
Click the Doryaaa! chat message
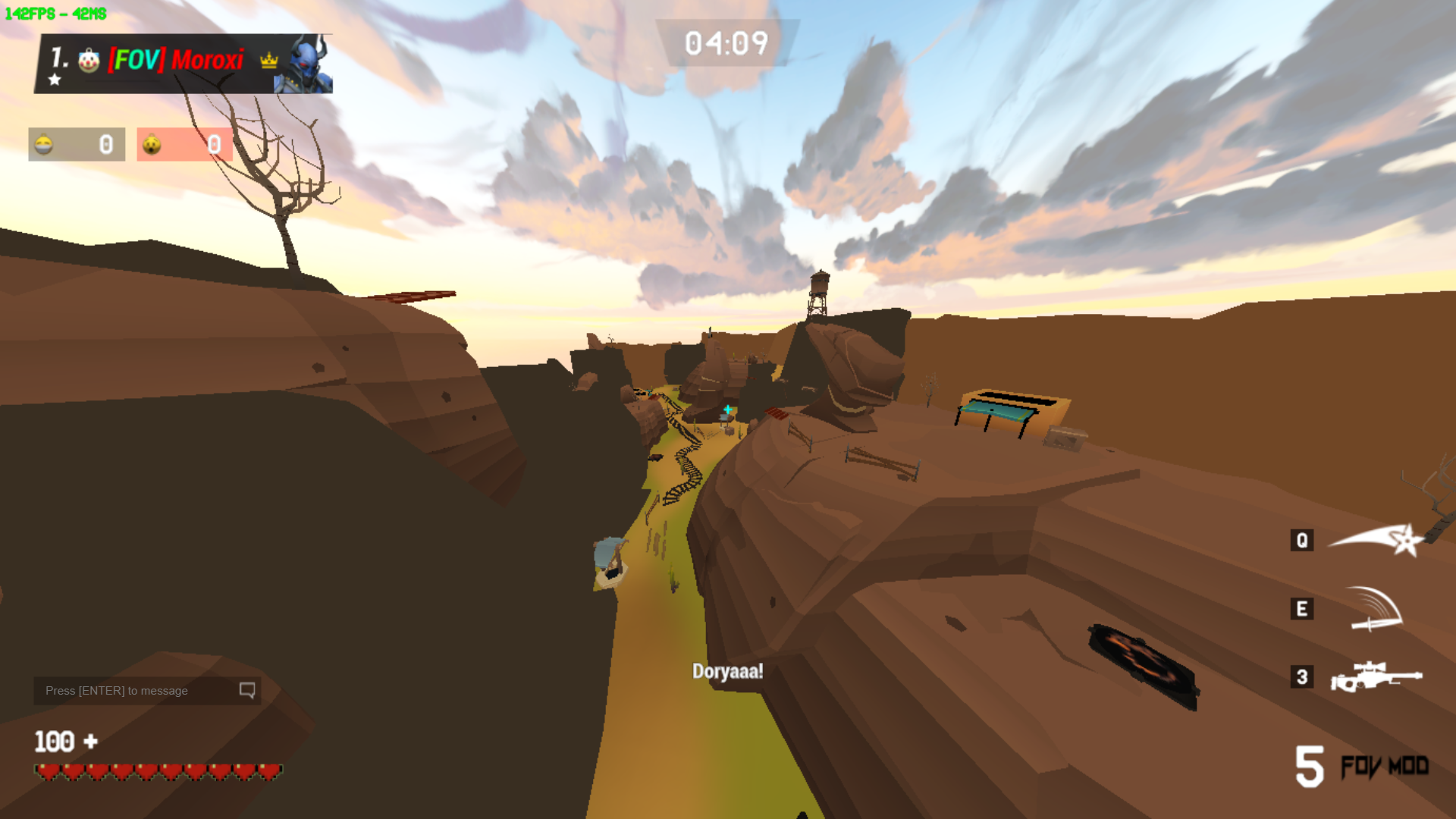[x=727, y=670]
